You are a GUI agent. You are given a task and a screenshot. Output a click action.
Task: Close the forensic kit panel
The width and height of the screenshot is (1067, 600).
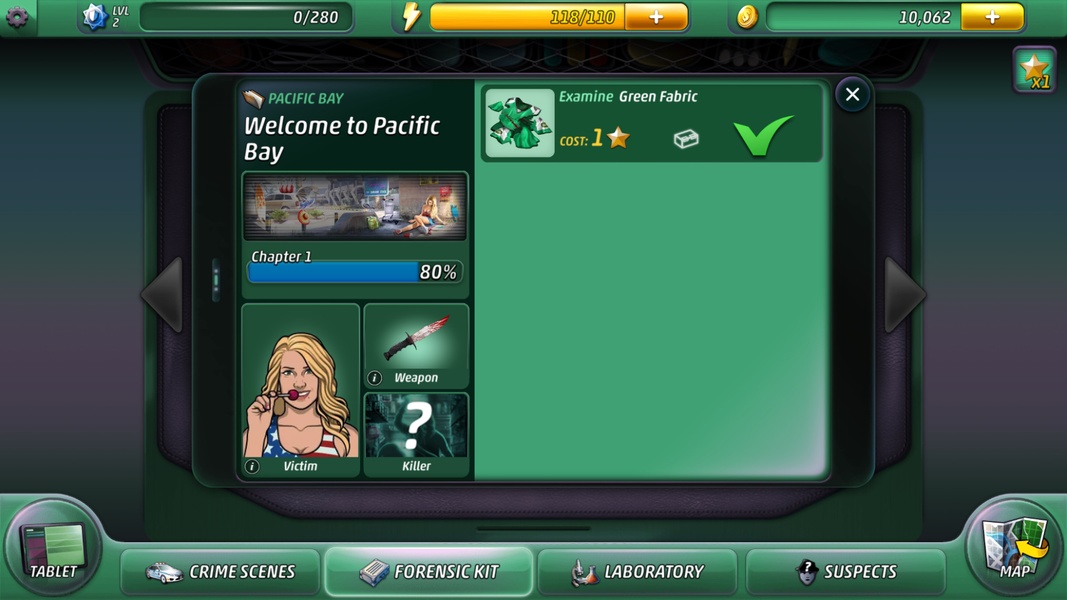[852, 95]
